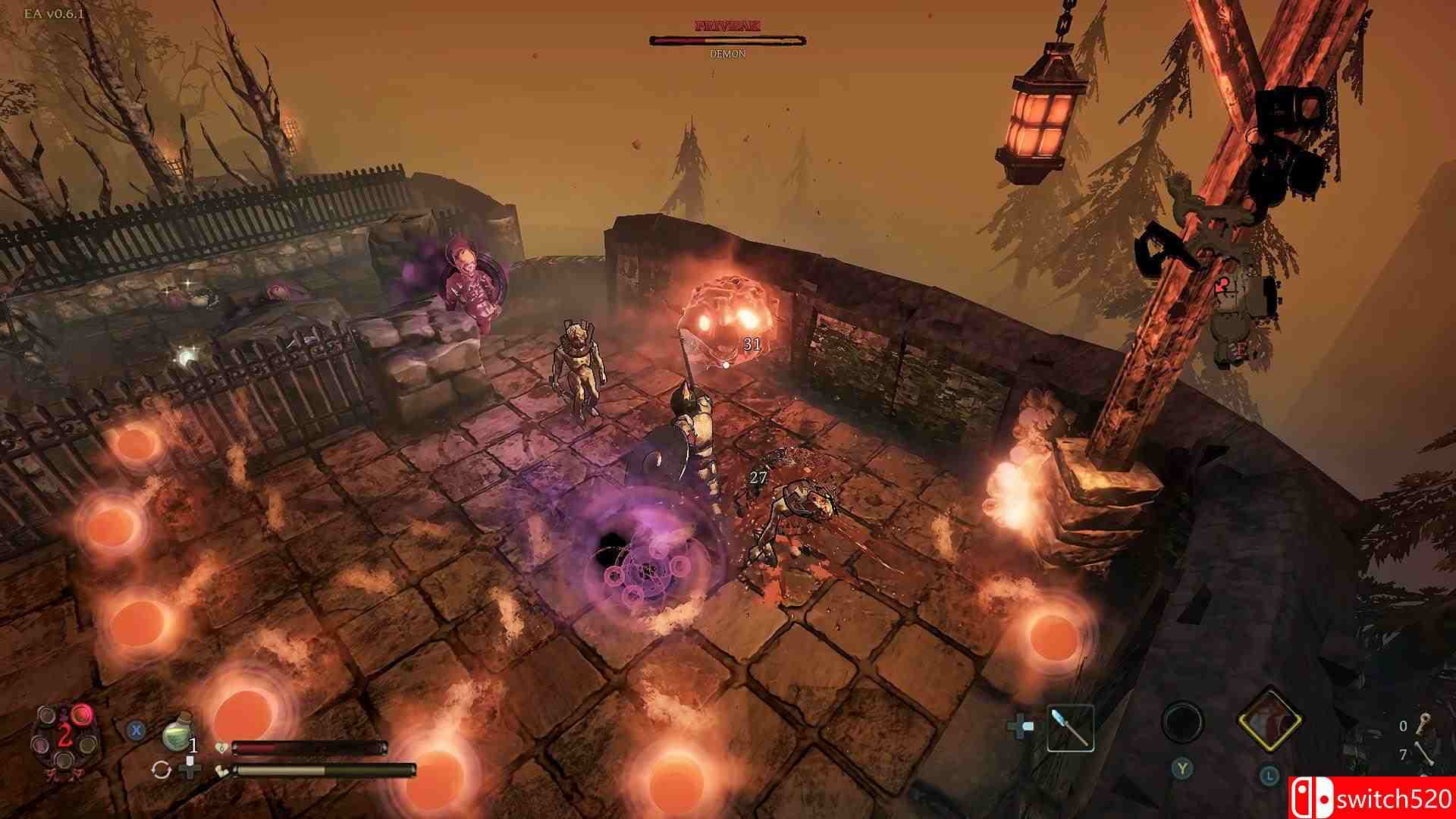The height and width of the screenshot is (819, 1456).
Task: Click the d-pad plus icon near the potion
Action: [x=190, y=770]
